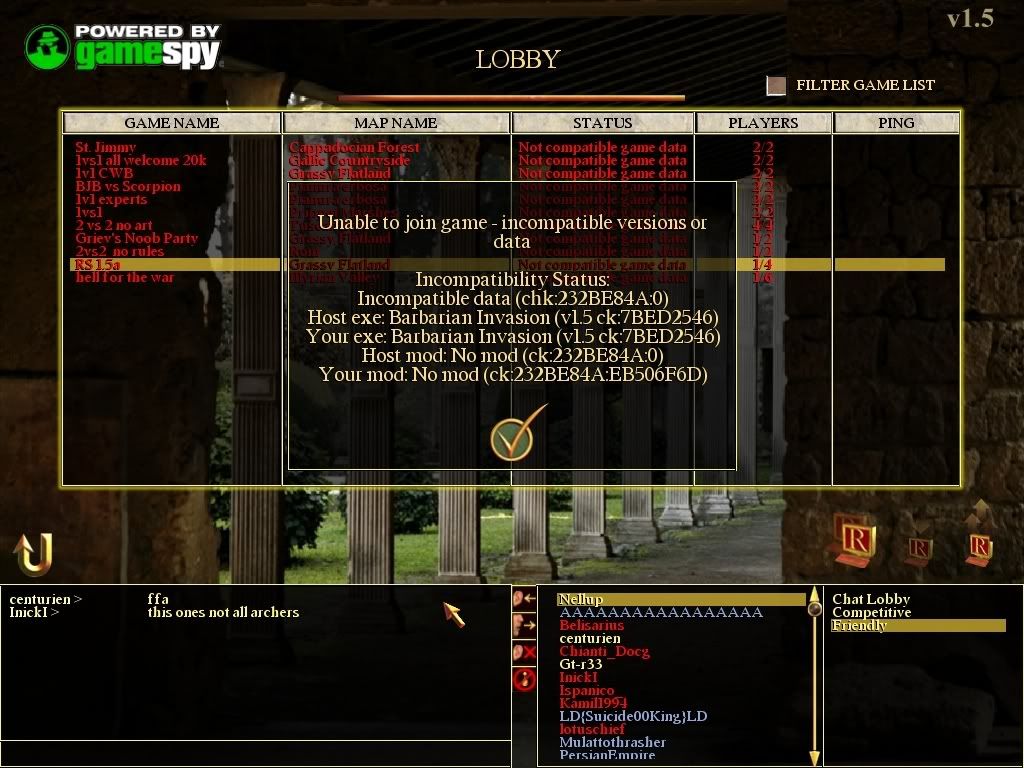Select player Belisarius in the player list

(x=593, y=626)
